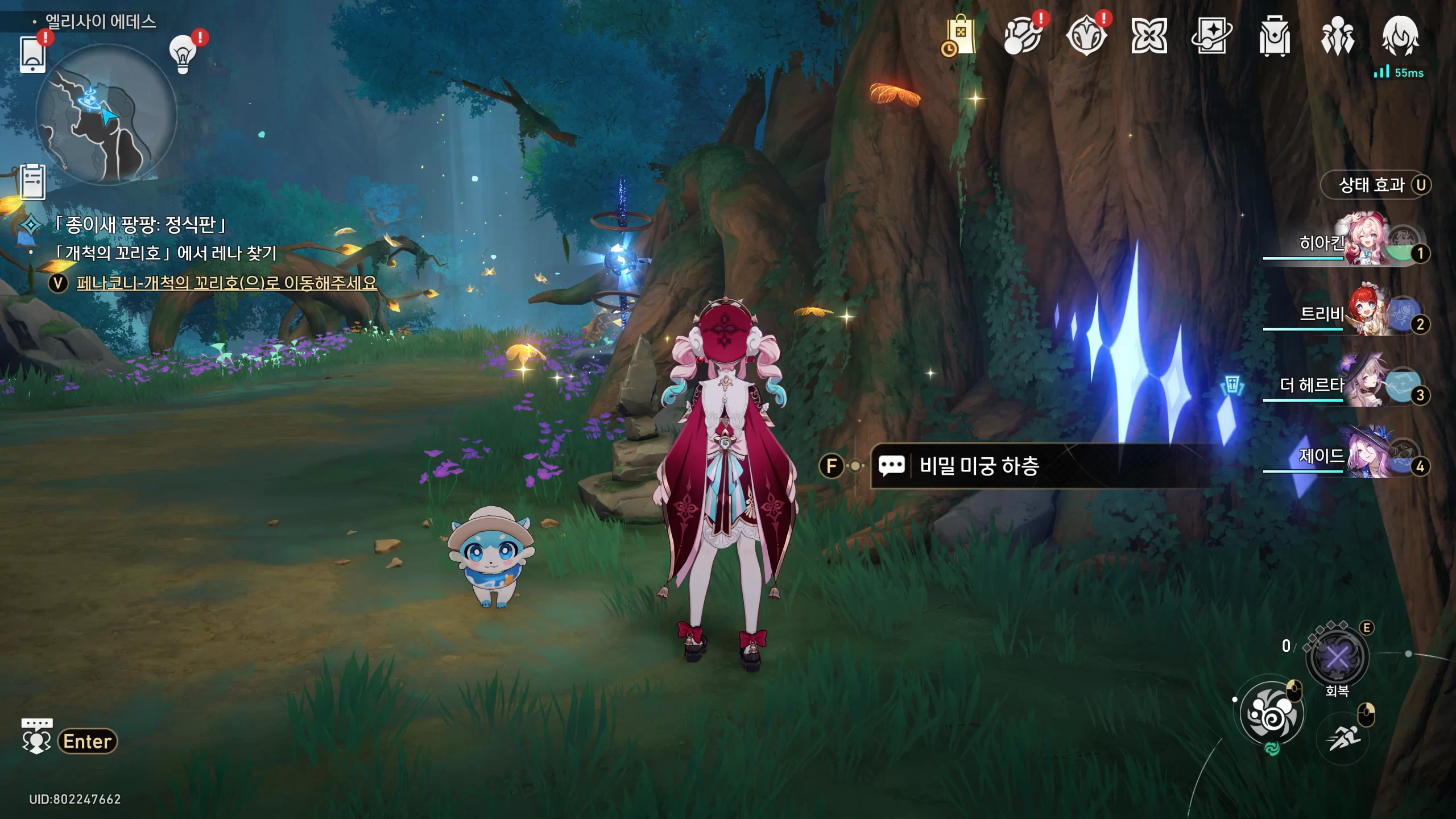Click the lightbulb tutorial tips icon
The height and width of the screenshot is (819, 1456).
click(183, 55)
